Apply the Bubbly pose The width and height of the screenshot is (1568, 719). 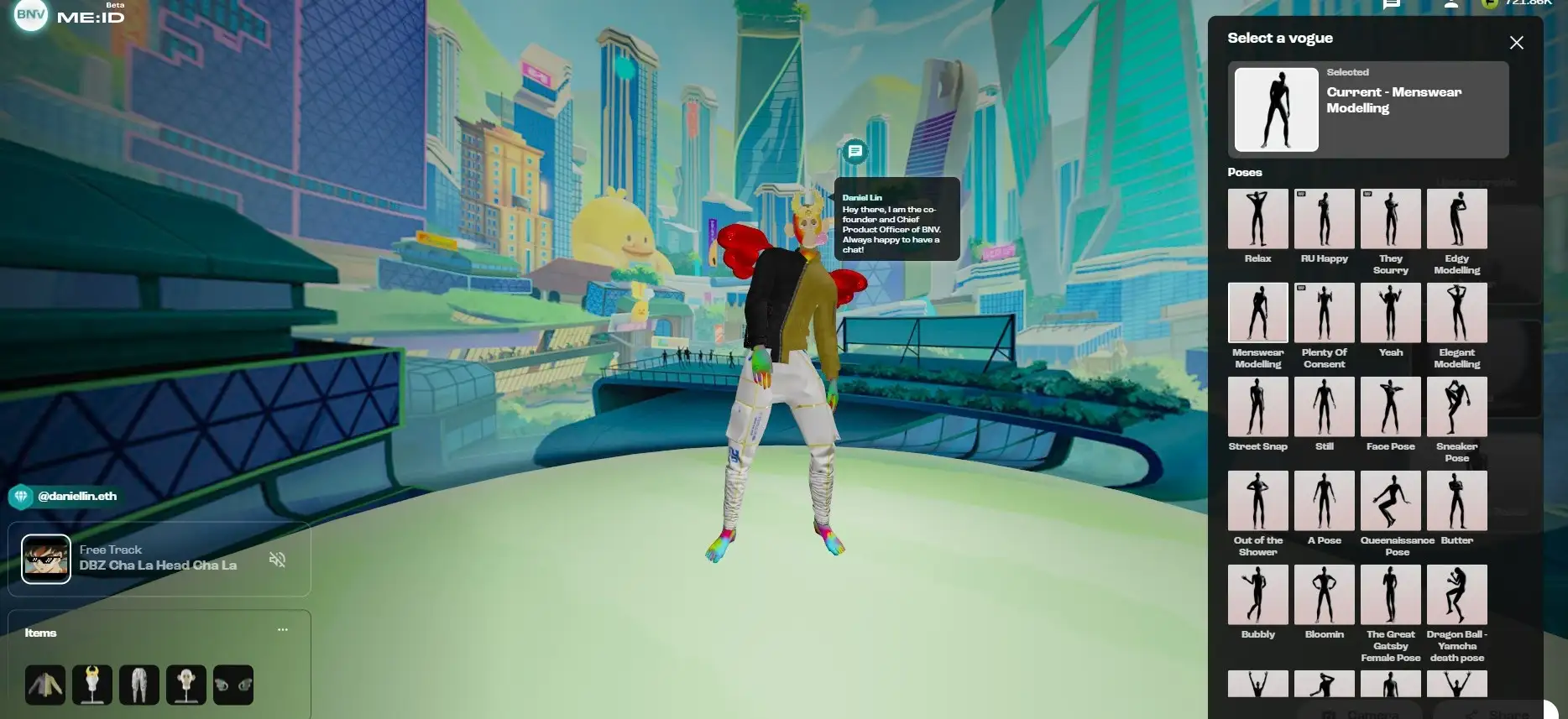tap(1257, 595)
